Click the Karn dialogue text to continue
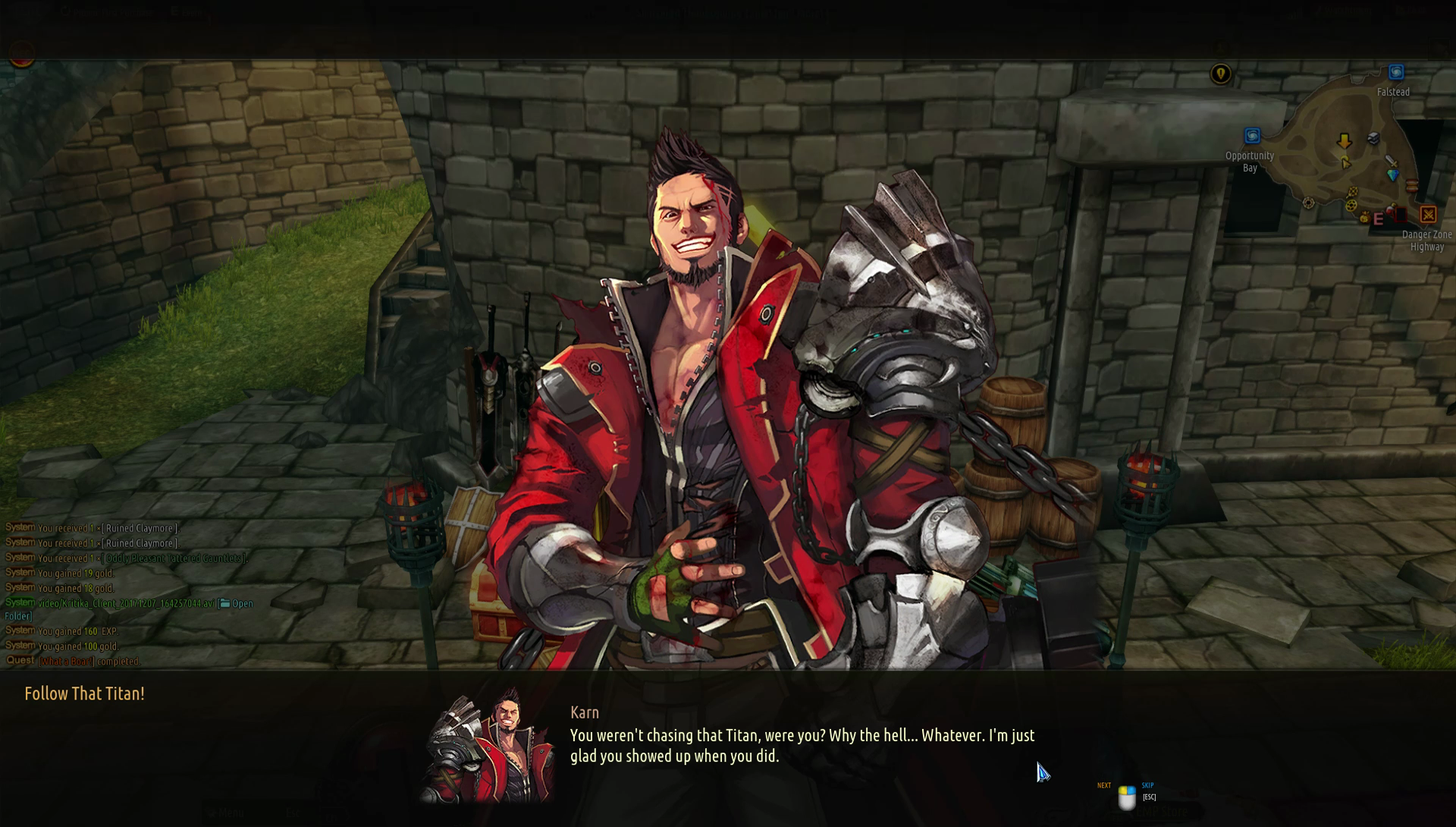 [x=802, y=745]
